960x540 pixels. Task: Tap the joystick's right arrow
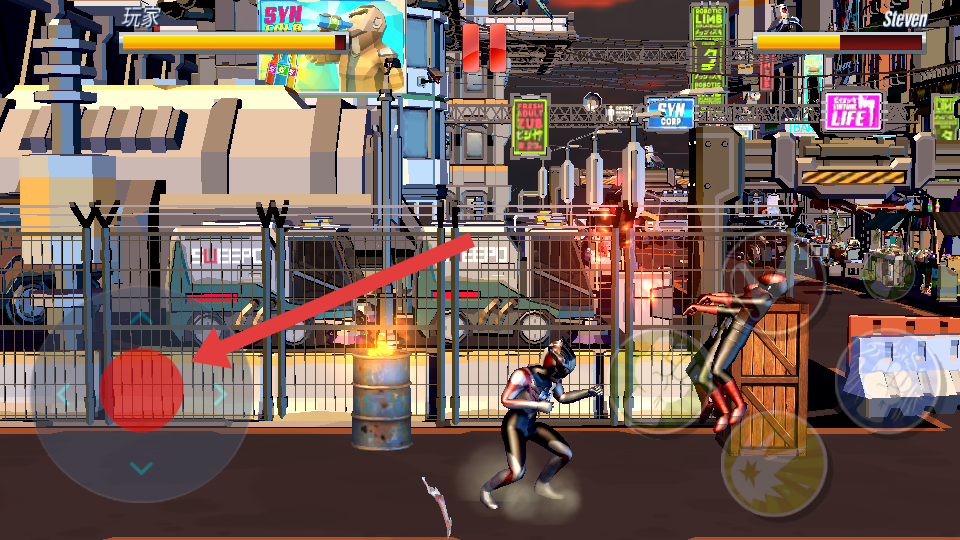(x=221, y=394)
